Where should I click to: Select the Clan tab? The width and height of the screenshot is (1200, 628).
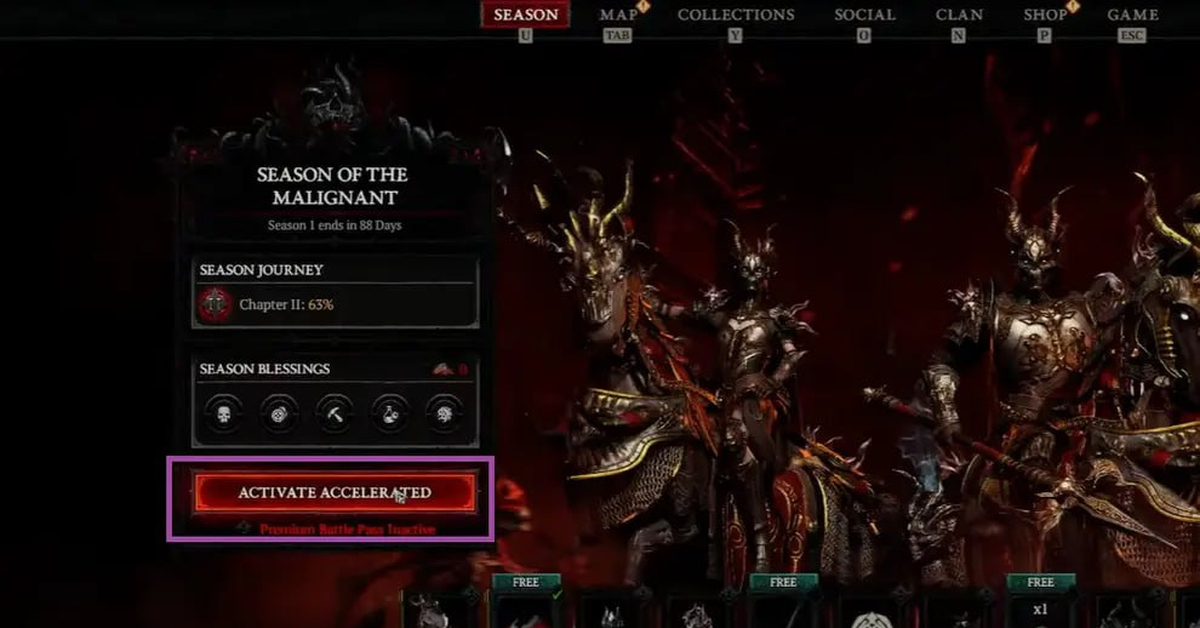958,15
